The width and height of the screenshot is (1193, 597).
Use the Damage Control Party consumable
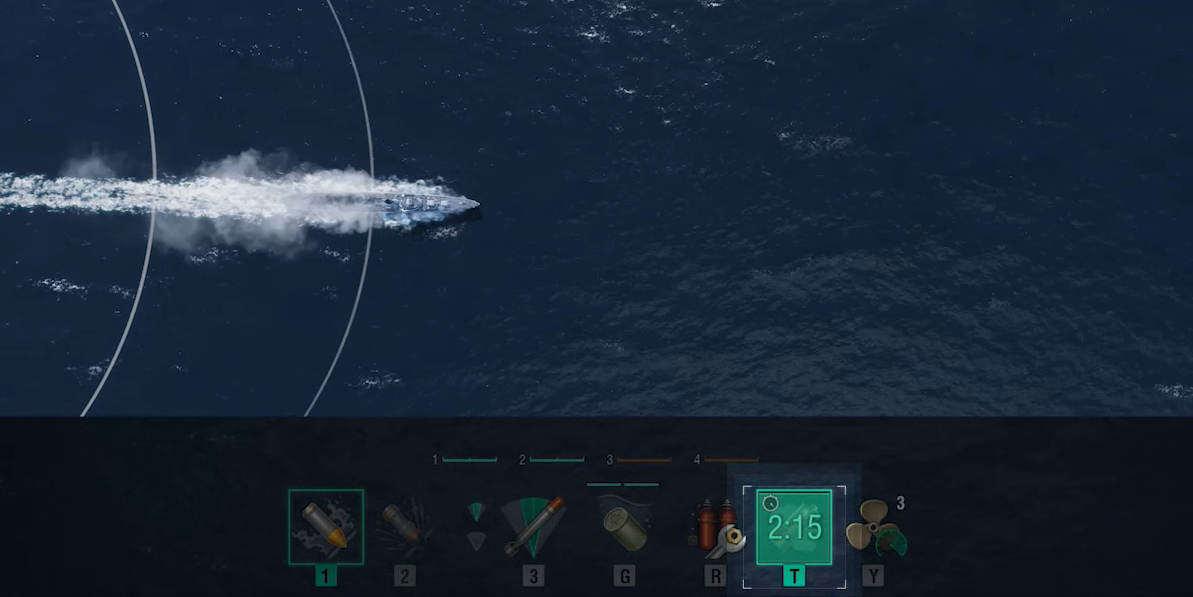tap(715, 527)
